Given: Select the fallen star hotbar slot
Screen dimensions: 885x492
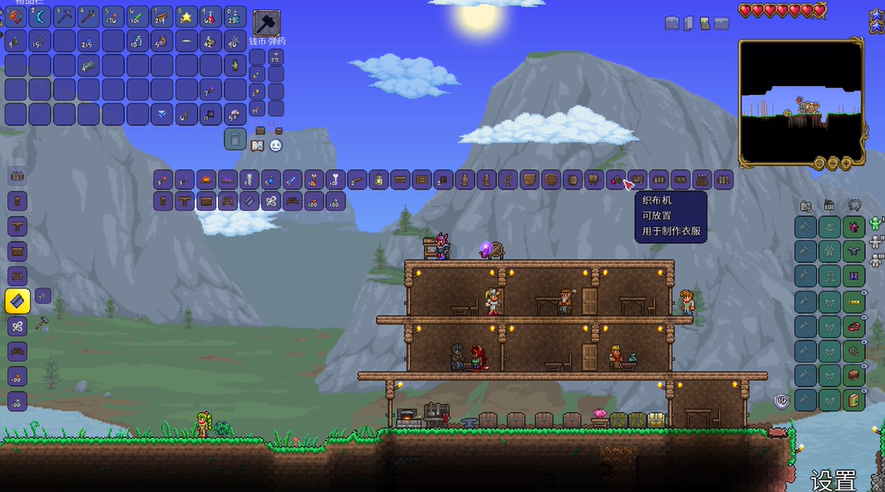Looking at the screenshot, I should click(x=186, y=16).
